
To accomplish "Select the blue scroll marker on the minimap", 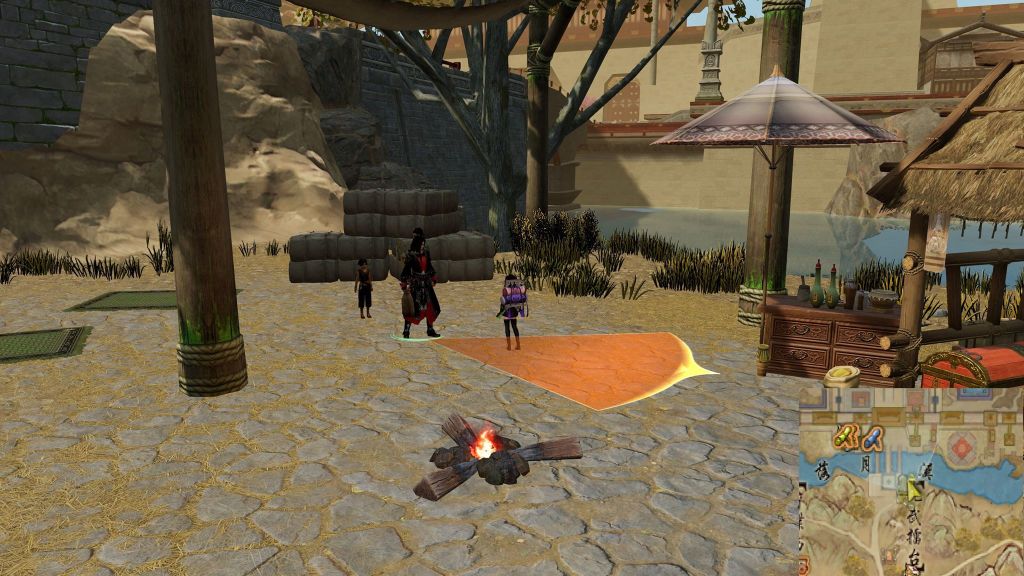I will [872, 436].
